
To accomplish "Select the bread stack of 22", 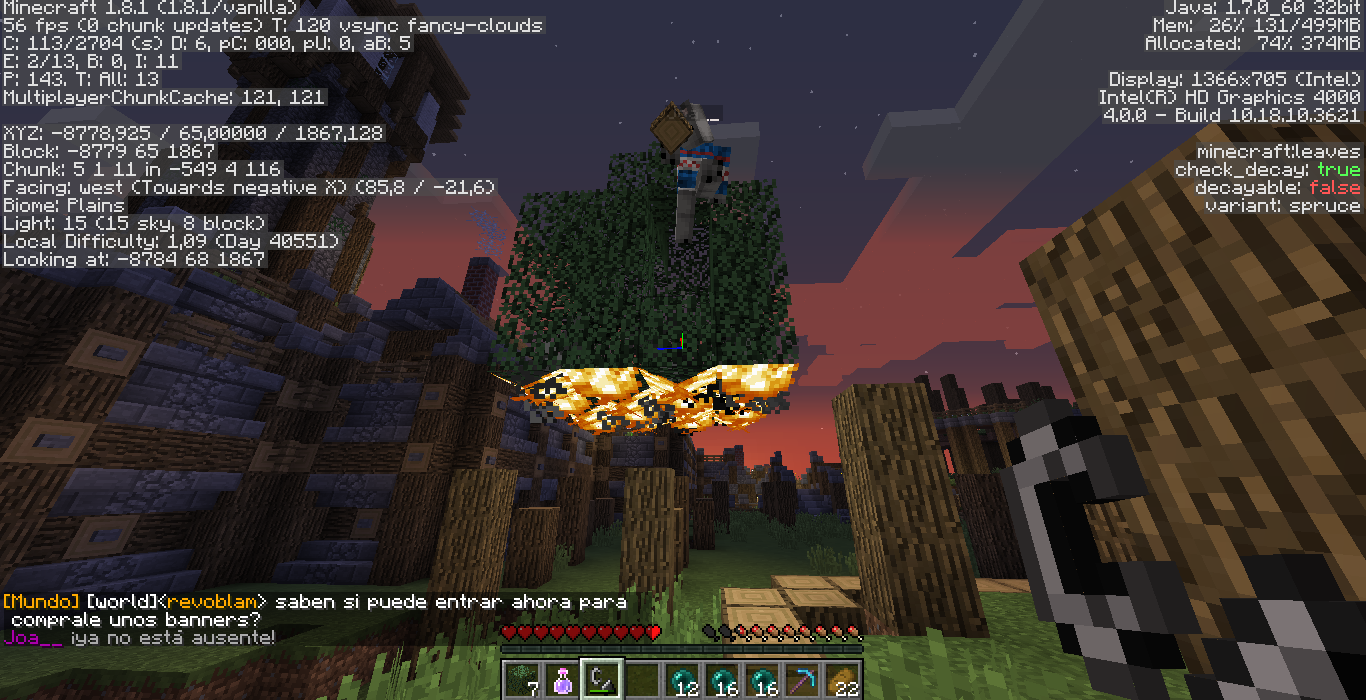I will click(842, 679).
